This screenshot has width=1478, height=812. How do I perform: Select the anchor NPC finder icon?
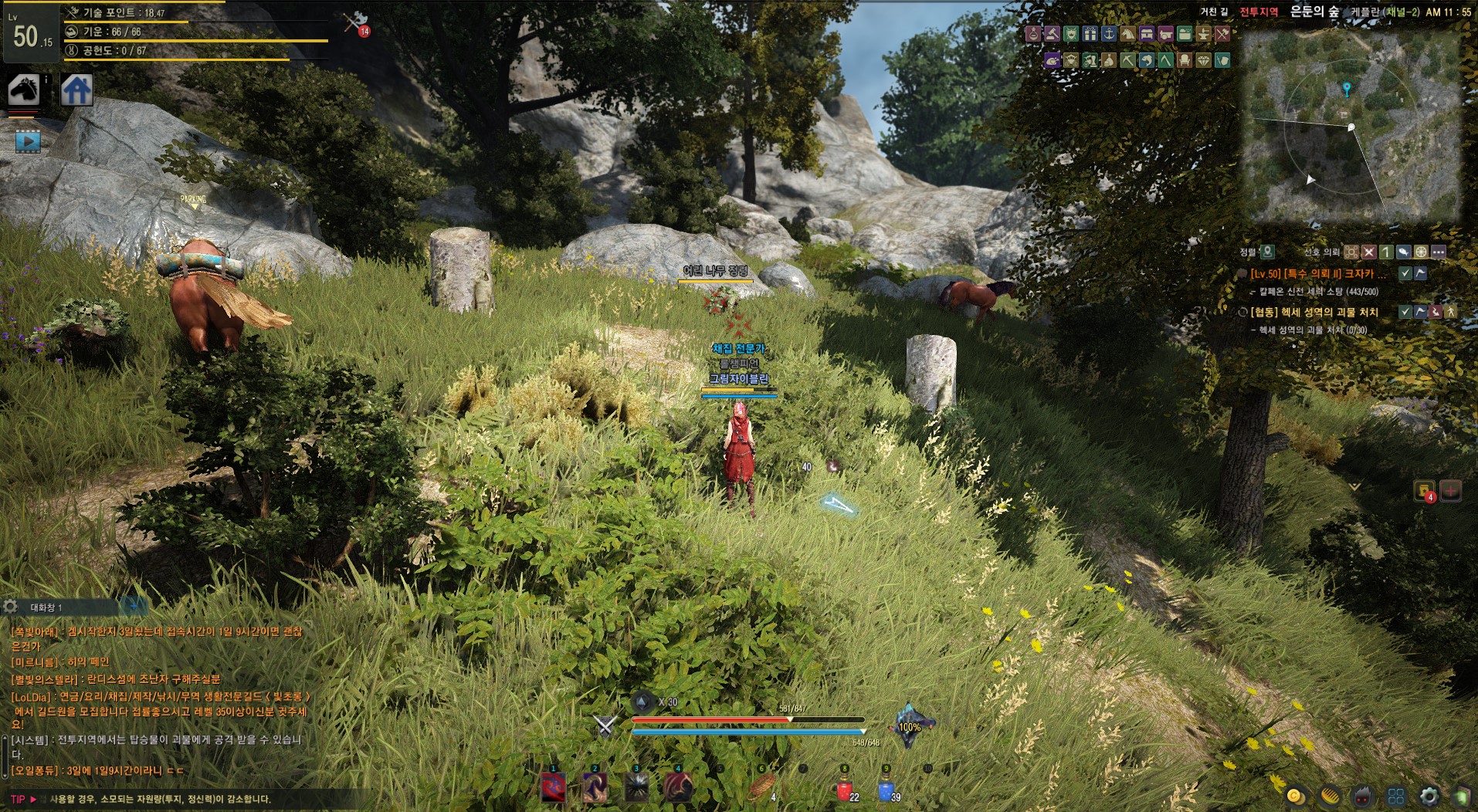(1108, 34)
